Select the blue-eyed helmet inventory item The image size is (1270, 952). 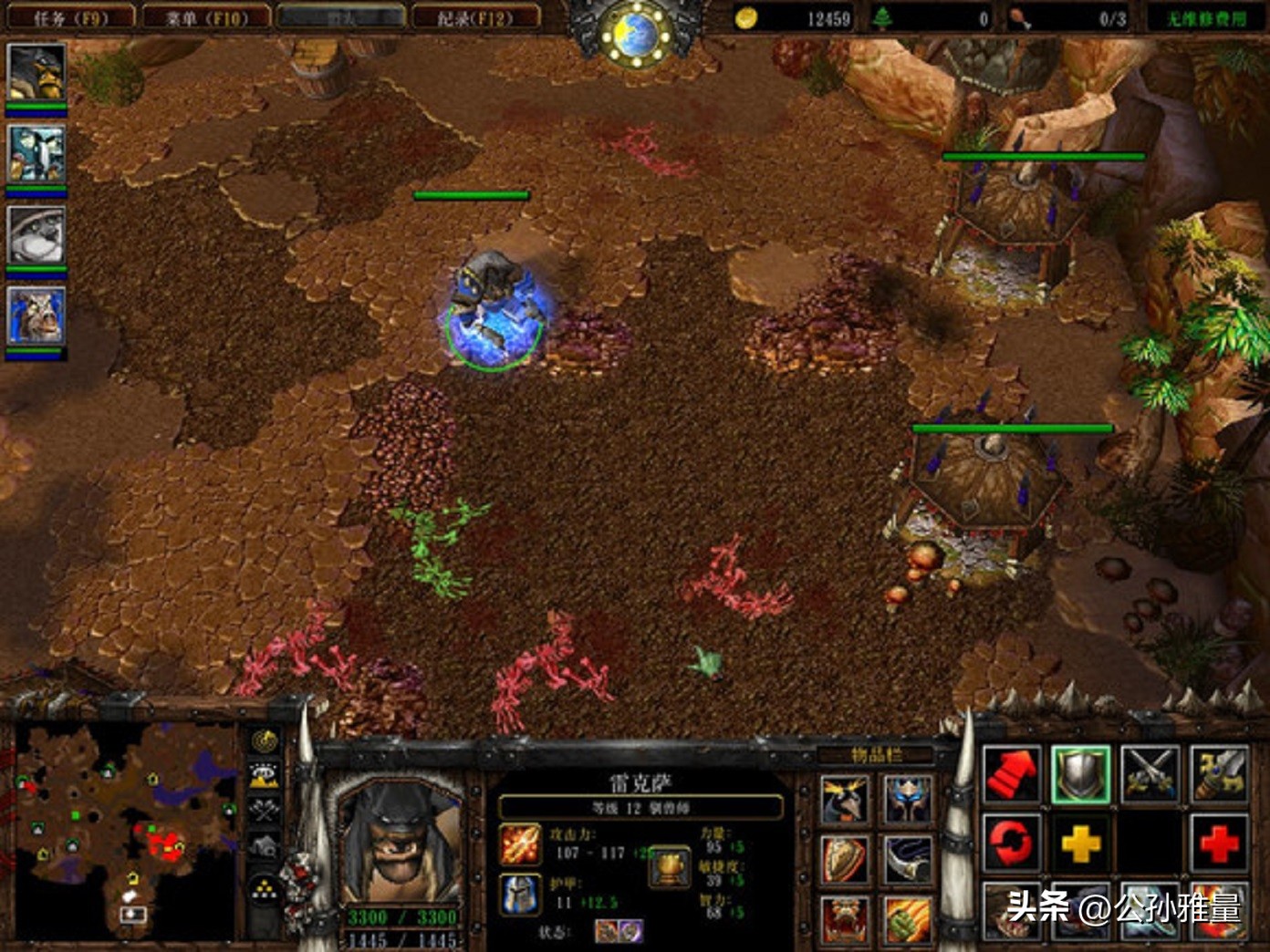(x=906, y=800)
